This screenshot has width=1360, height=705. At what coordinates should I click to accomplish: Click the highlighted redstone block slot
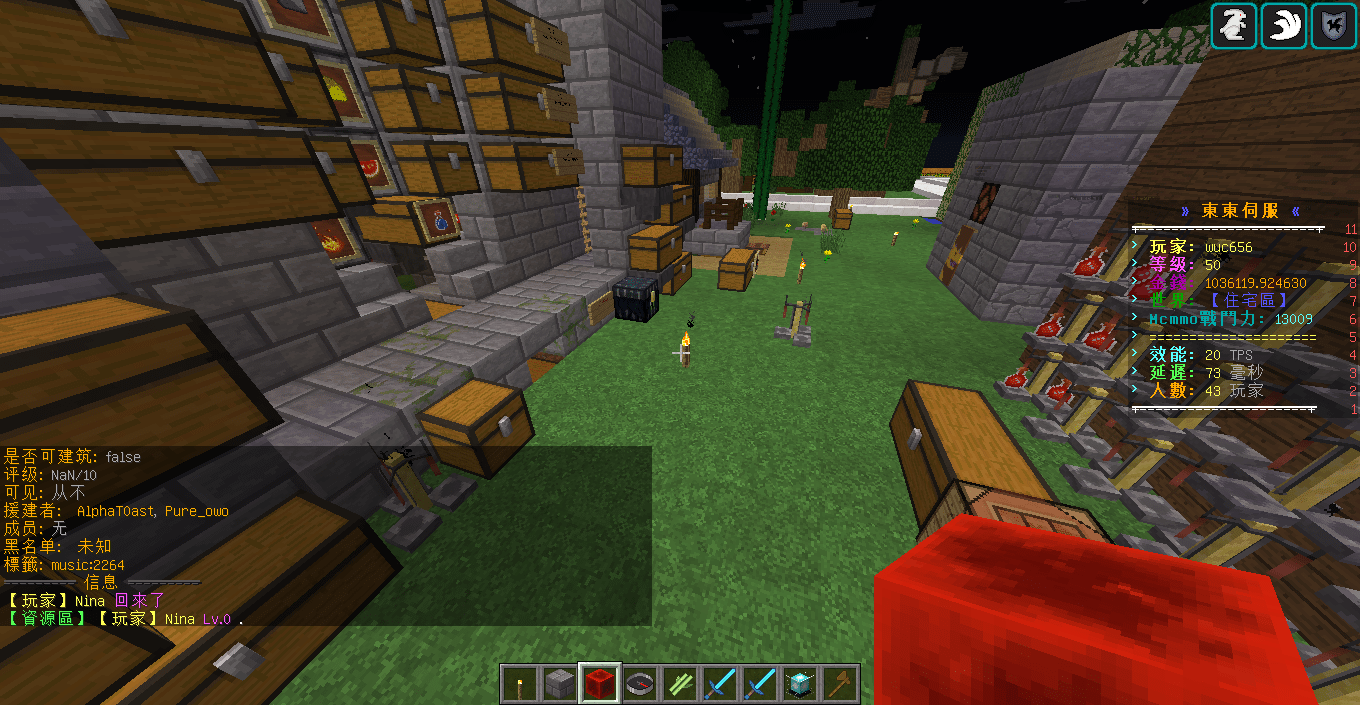(x=600, y=684)
